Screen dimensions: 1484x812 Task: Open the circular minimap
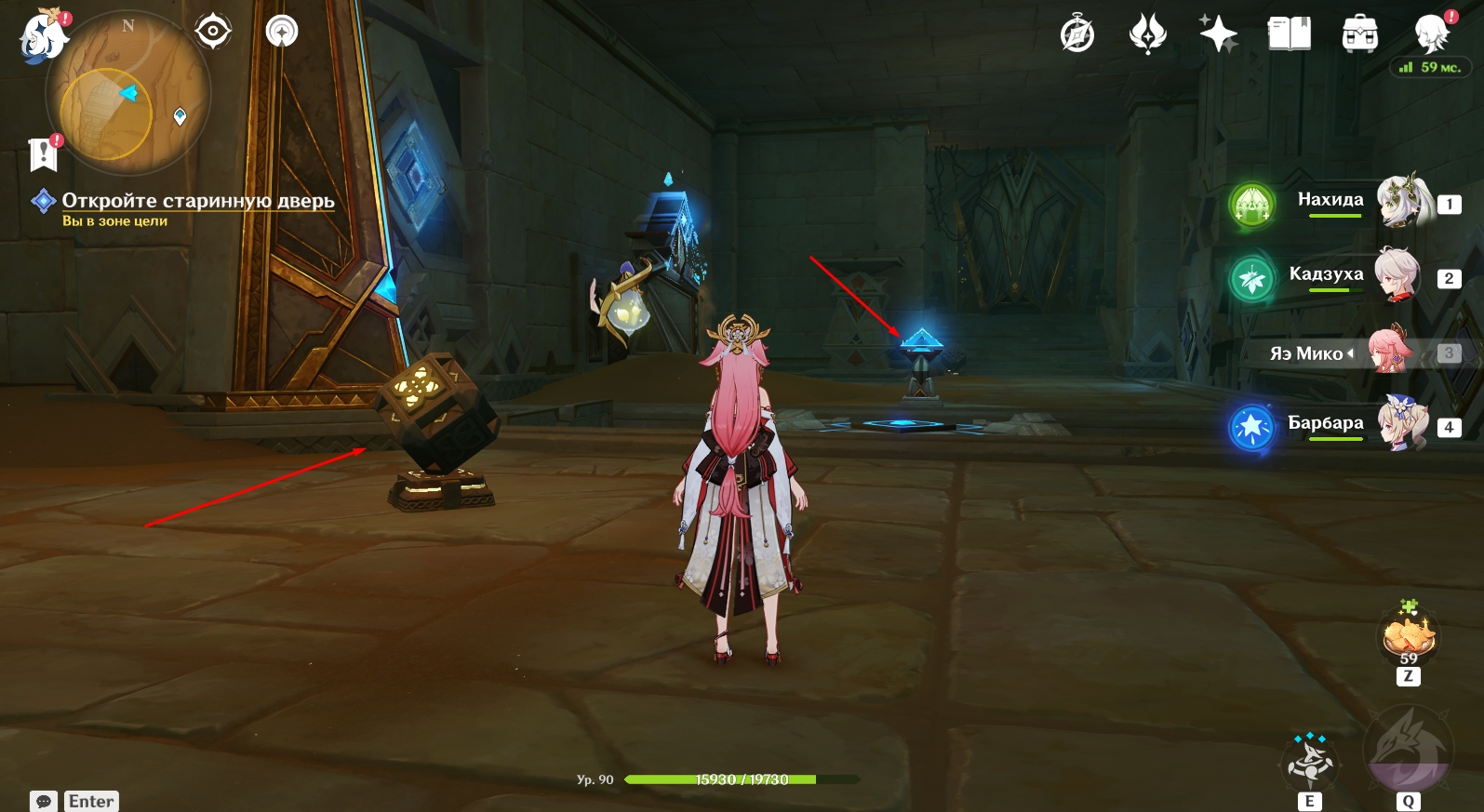128,93
